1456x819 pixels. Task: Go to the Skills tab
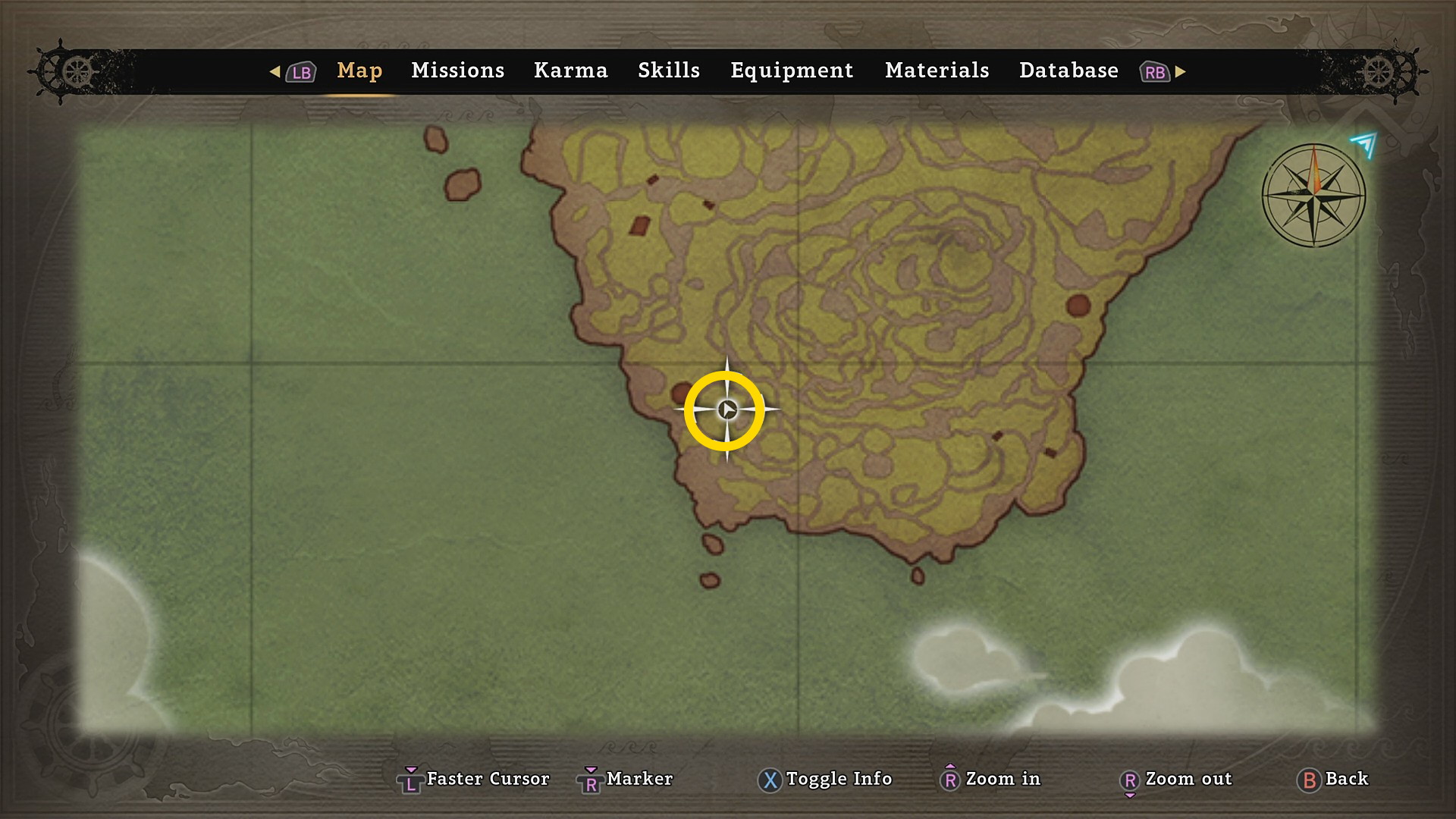click(668, 71)
